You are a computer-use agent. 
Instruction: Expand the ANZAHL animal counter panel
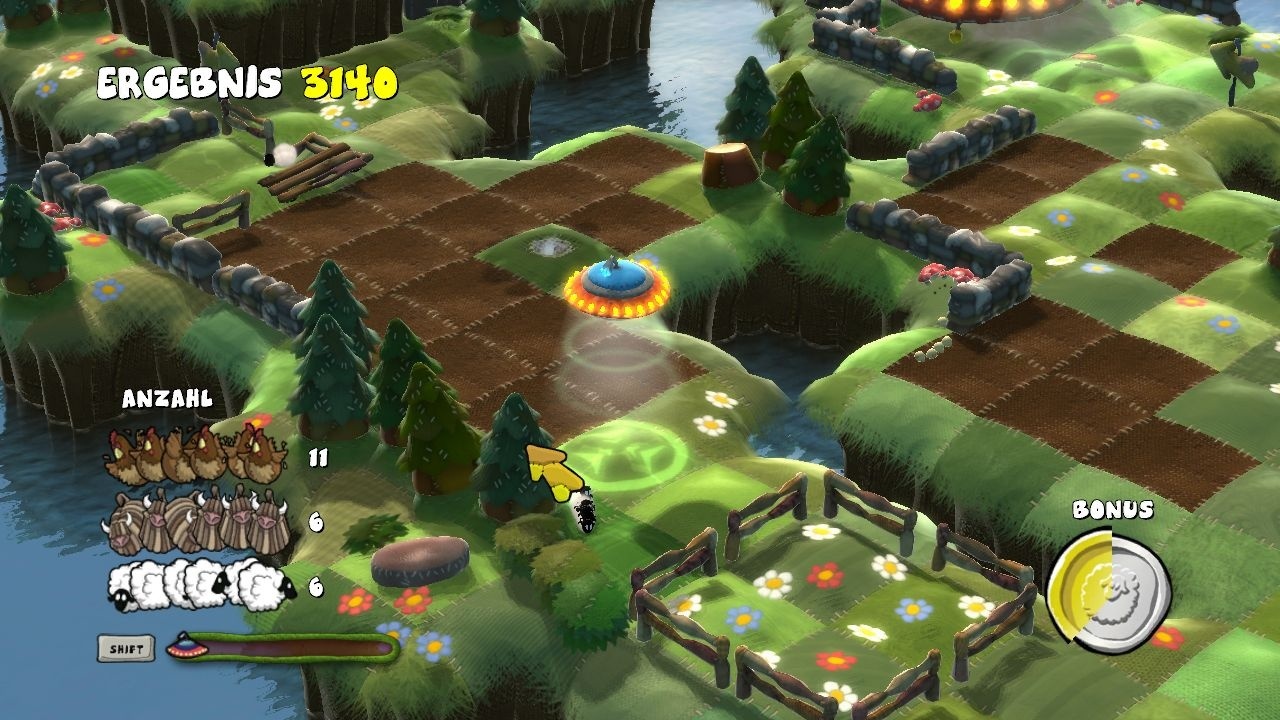pyautogui.click(x=168, y=398)
